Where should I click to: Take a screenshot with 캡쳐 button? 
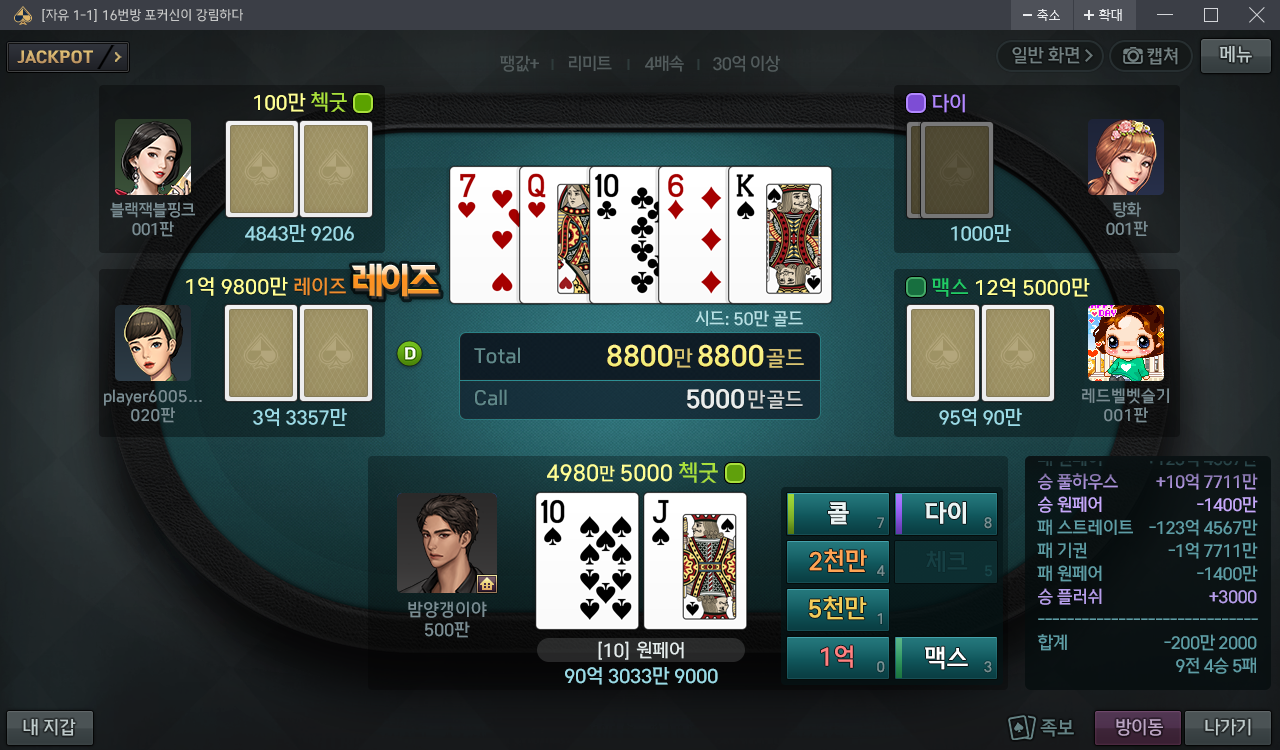pos(1151,56)
